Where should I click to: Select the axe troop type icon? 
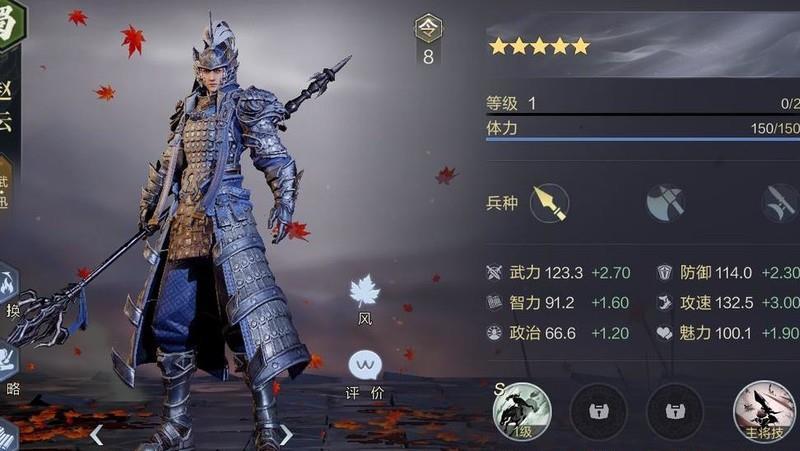tap(664, 203)
